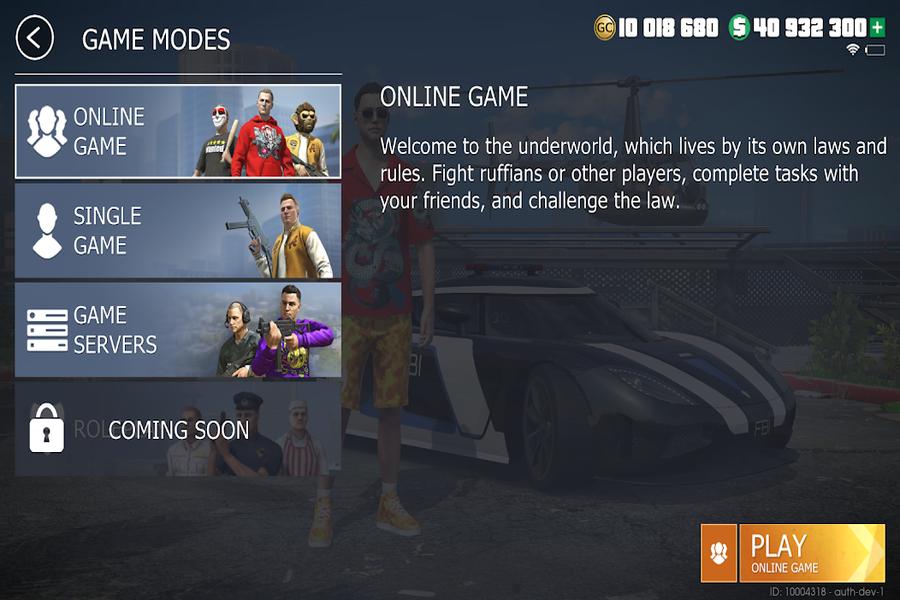Open the Game Servers list
The width and height of the screenshot is (900, 600).
point(178,329)
